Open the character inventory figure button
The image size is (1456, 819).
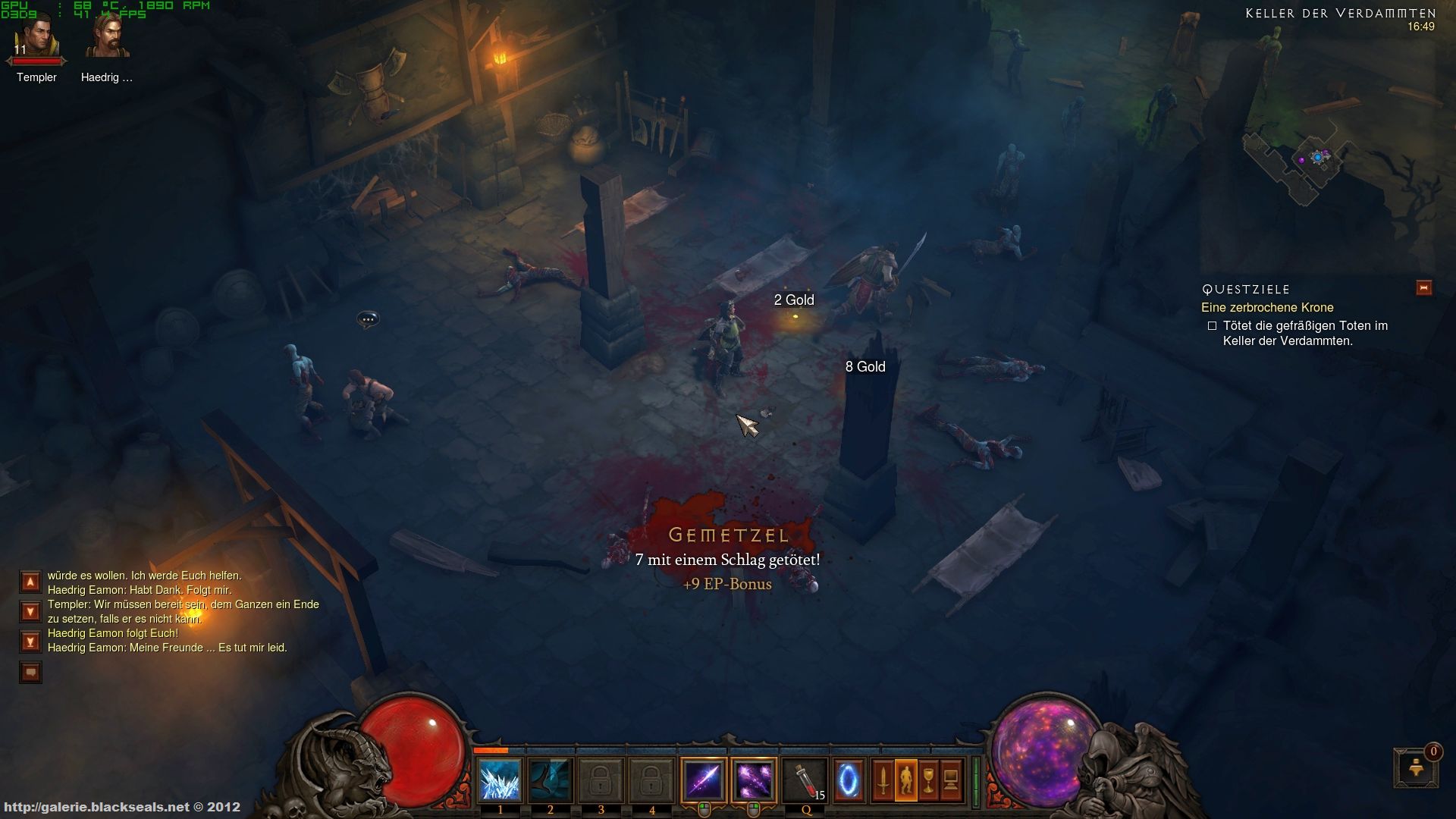906,780
